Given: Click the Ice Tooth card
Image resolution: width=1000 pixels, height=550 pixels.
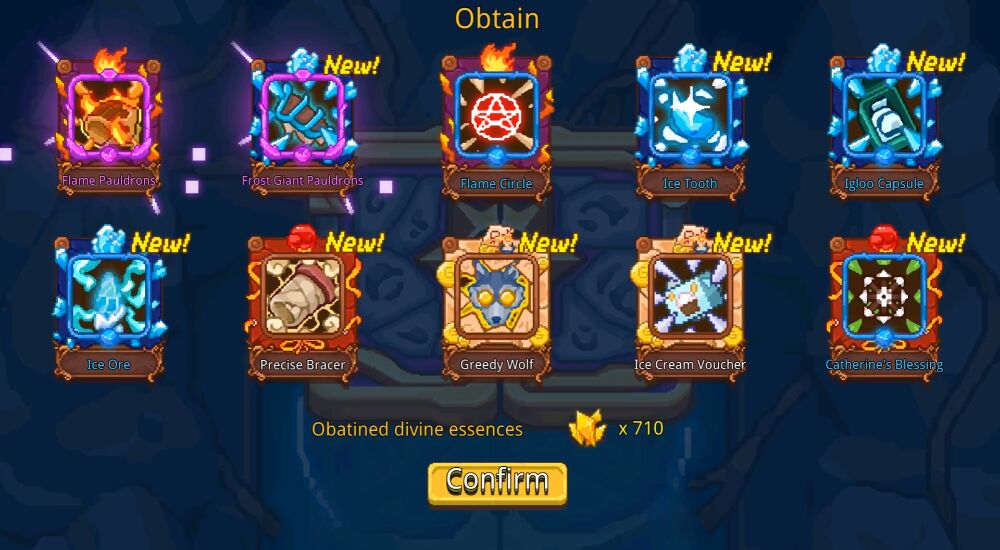Looking at the screenshot, I should coord(690,118).
